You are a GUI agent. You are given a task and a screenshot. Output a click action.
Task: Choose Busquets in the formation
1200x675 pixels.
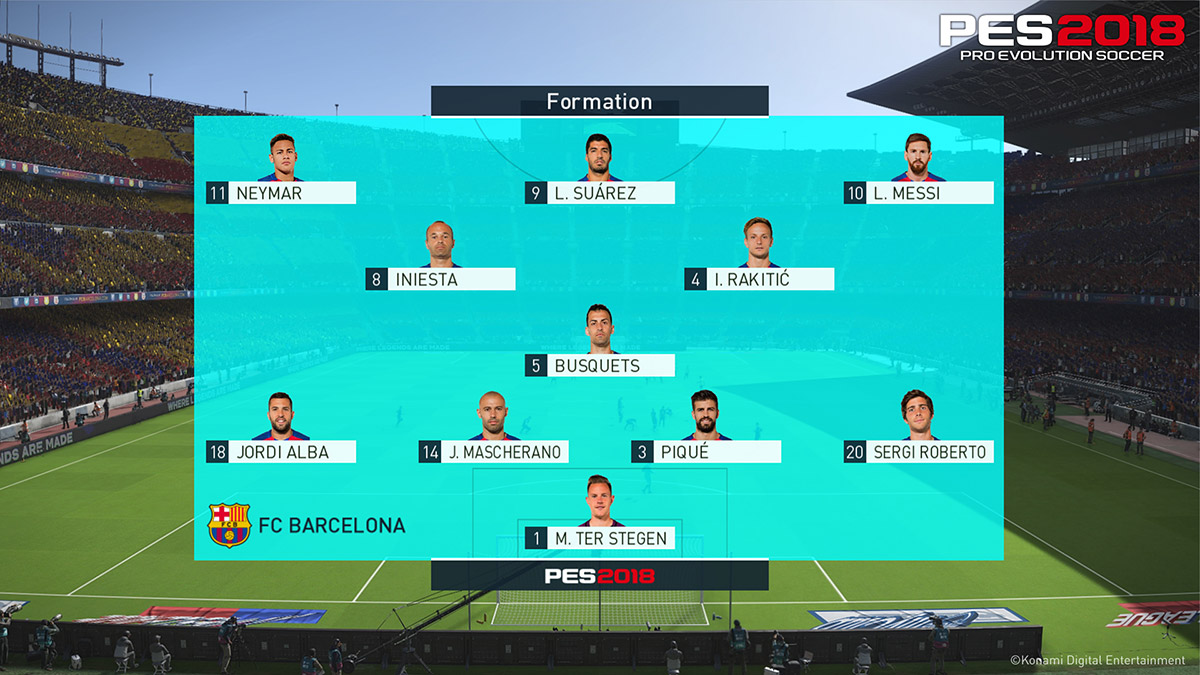pyautogui.click(x=600, y=365)
